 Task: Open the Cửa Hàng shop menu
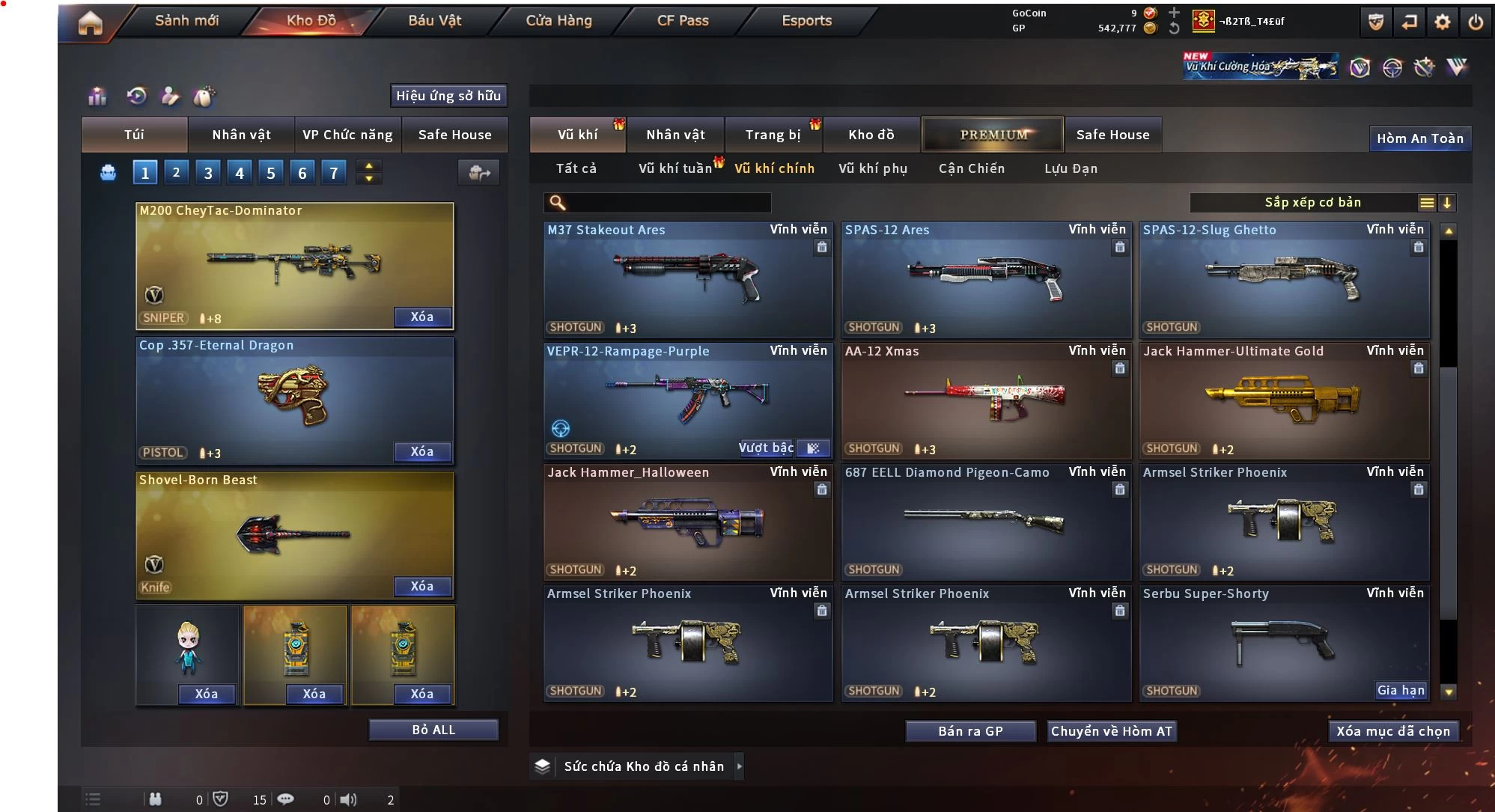pos(558,21)
